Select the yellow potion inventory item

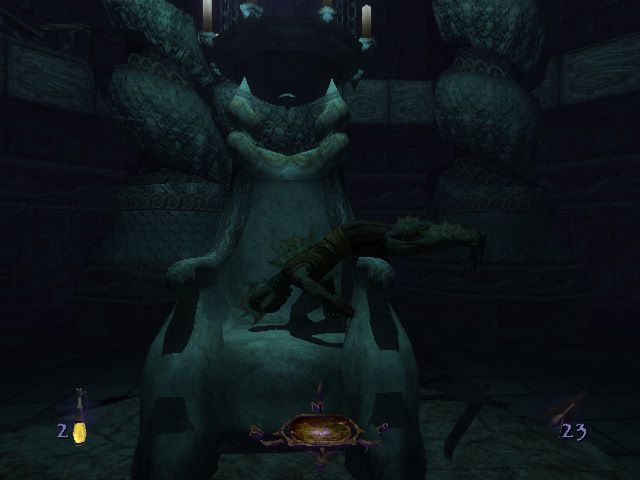79,428
